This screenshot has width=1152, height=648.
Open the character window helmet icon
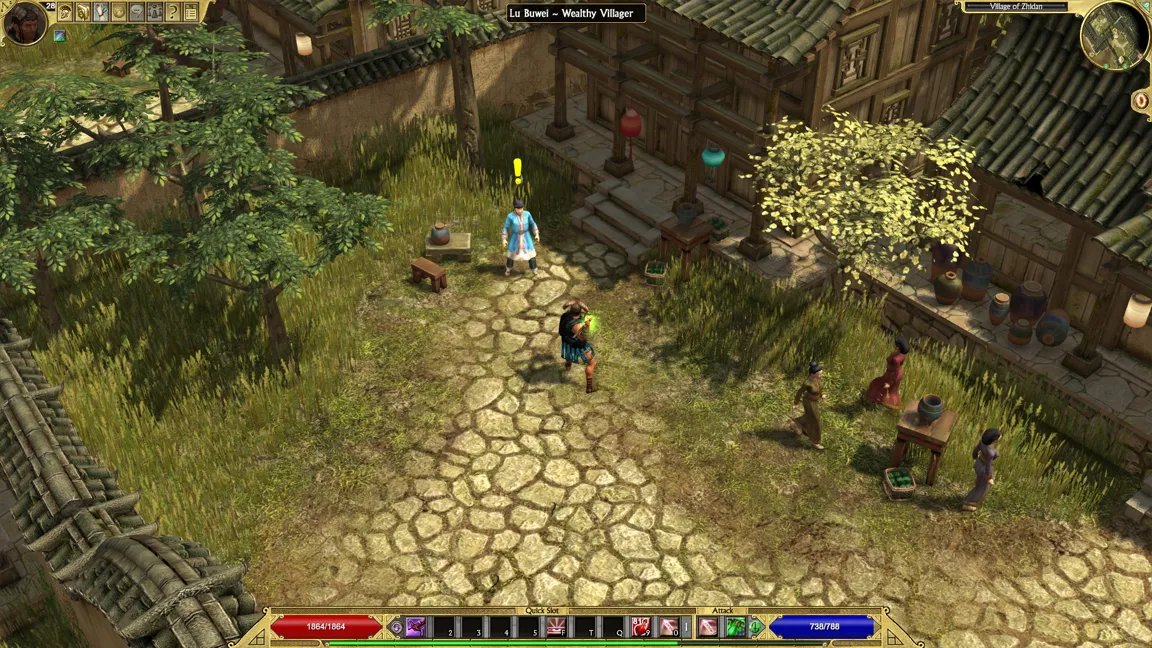coord(65,12)
